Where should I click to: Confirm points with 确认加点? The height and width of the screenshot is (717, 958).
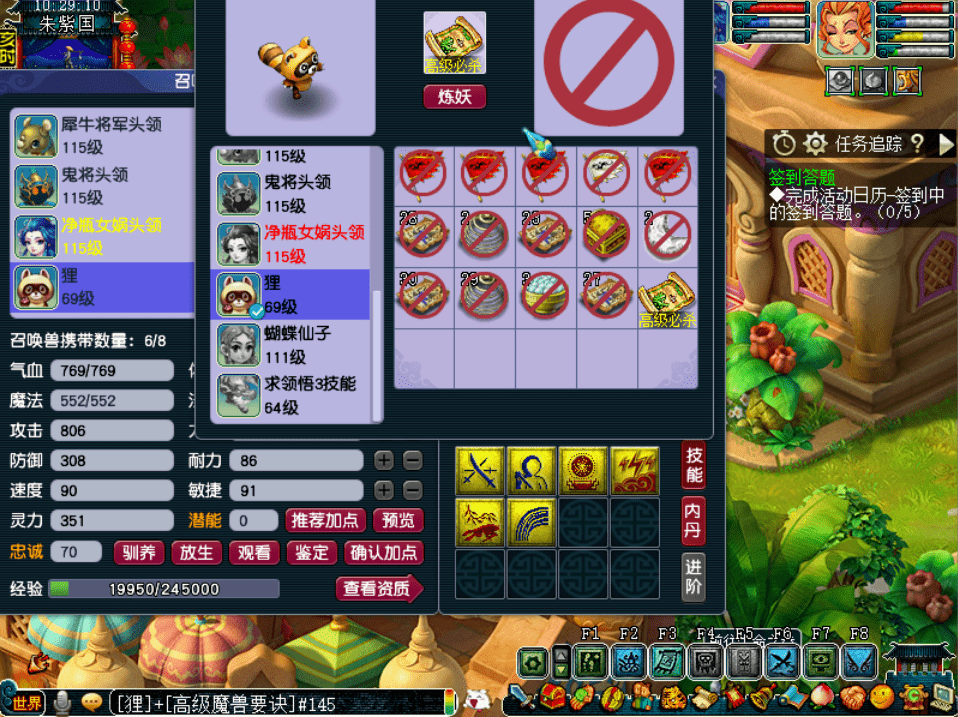[384, 553]
